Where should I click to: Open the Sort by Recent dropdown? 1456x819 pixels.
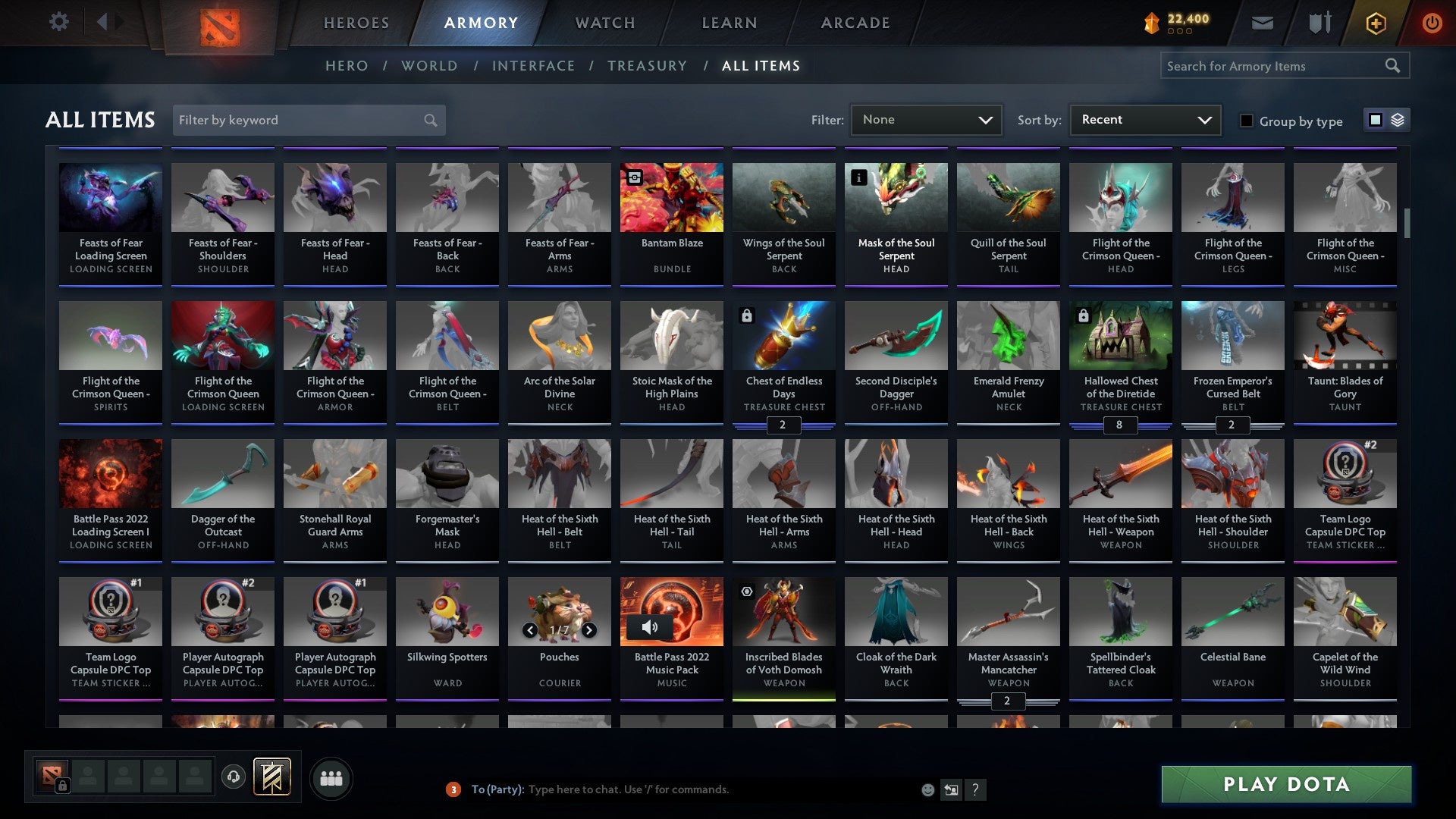tap(1144, 120)
